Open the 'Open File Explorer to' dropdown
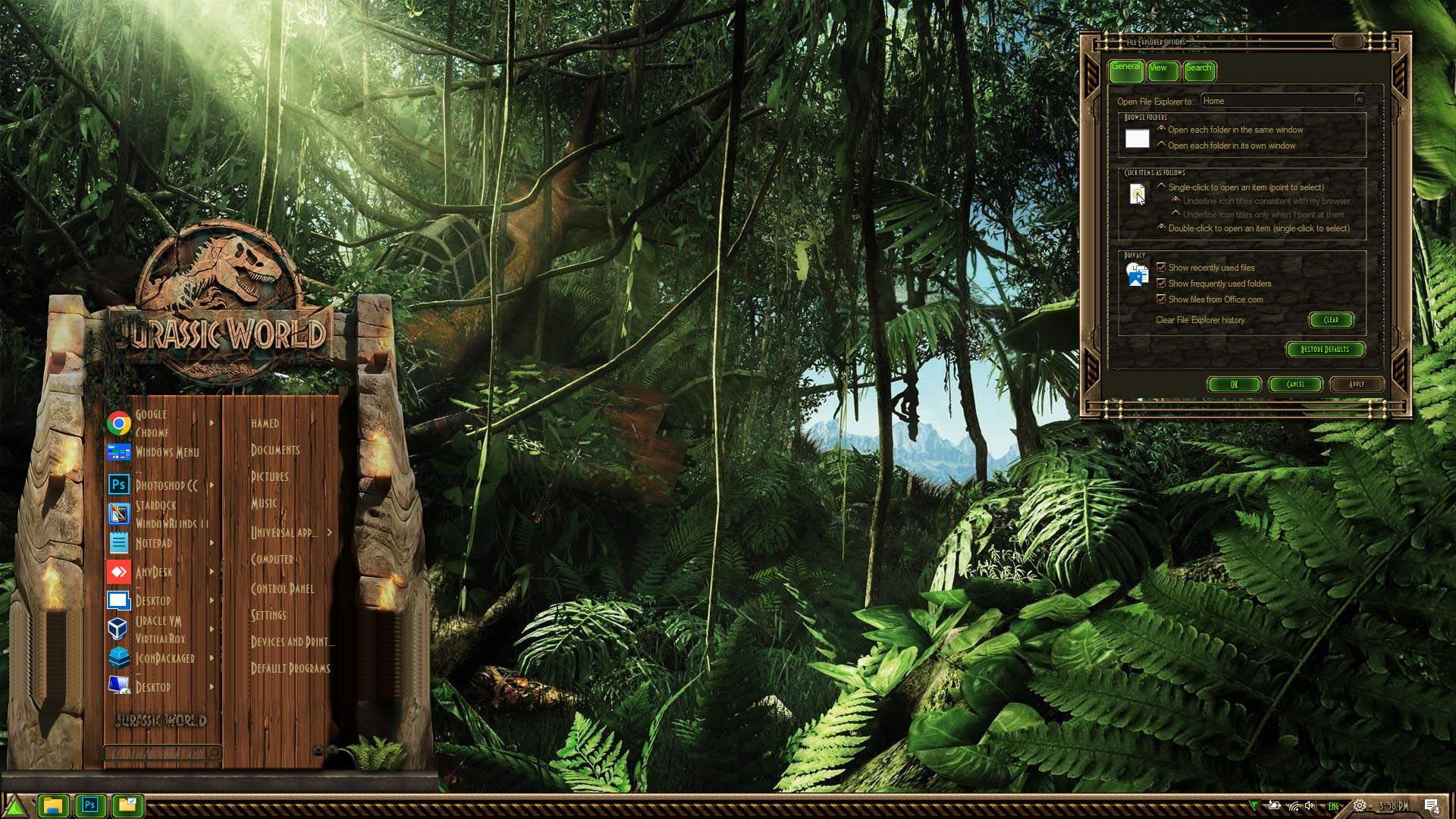The height and width of the screenshot is (819, 1456). [1360, 101]
